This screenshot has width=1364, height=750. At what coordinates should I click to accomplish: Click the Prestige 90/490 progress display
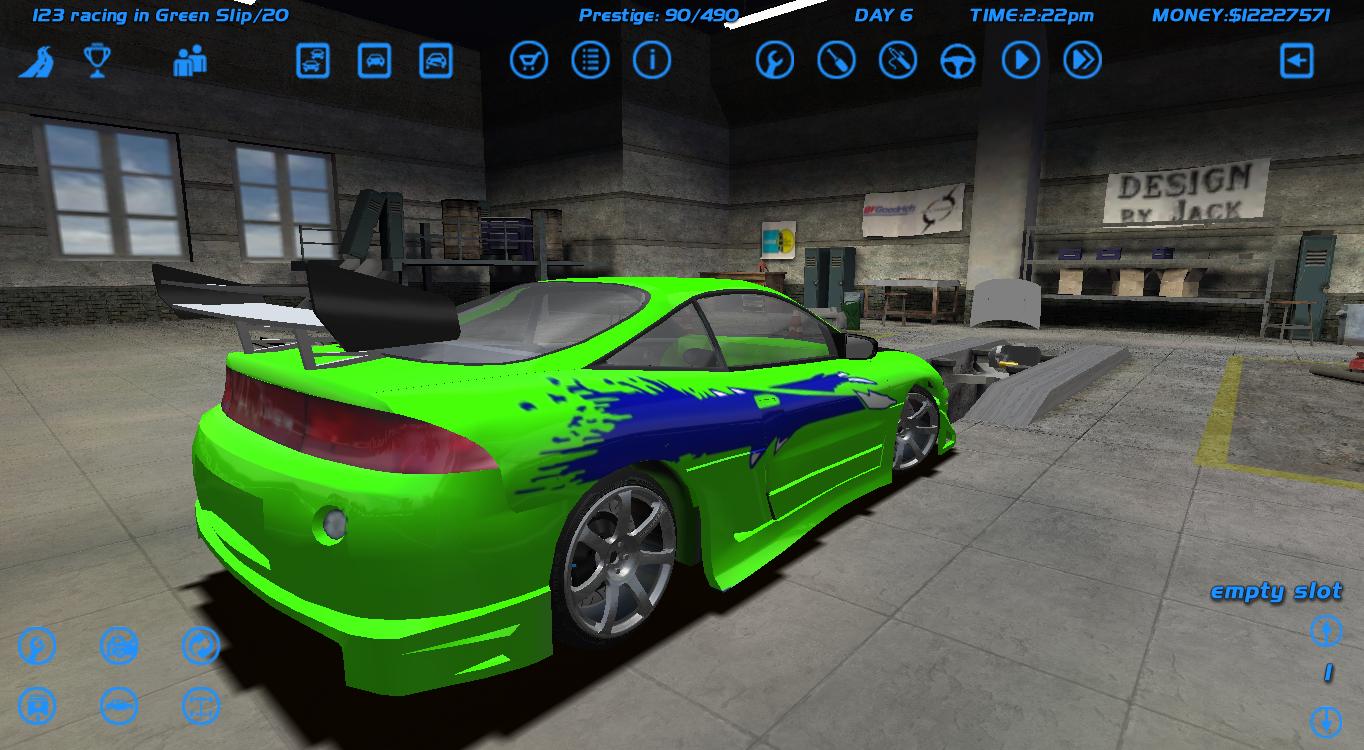pyautogui.click(x=655, y=15)
